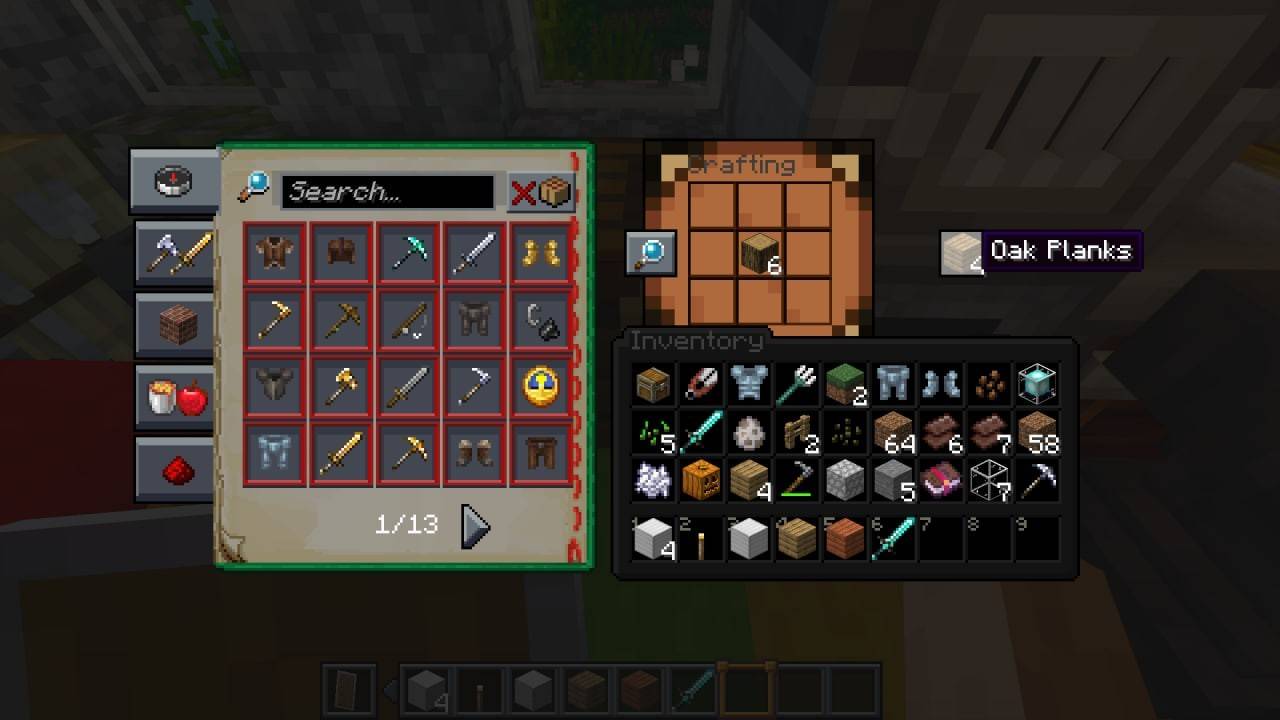Open the tools and combat category tab
Image resolution: width=1280 pixels, height=720 pixels.
coord(173,253)
